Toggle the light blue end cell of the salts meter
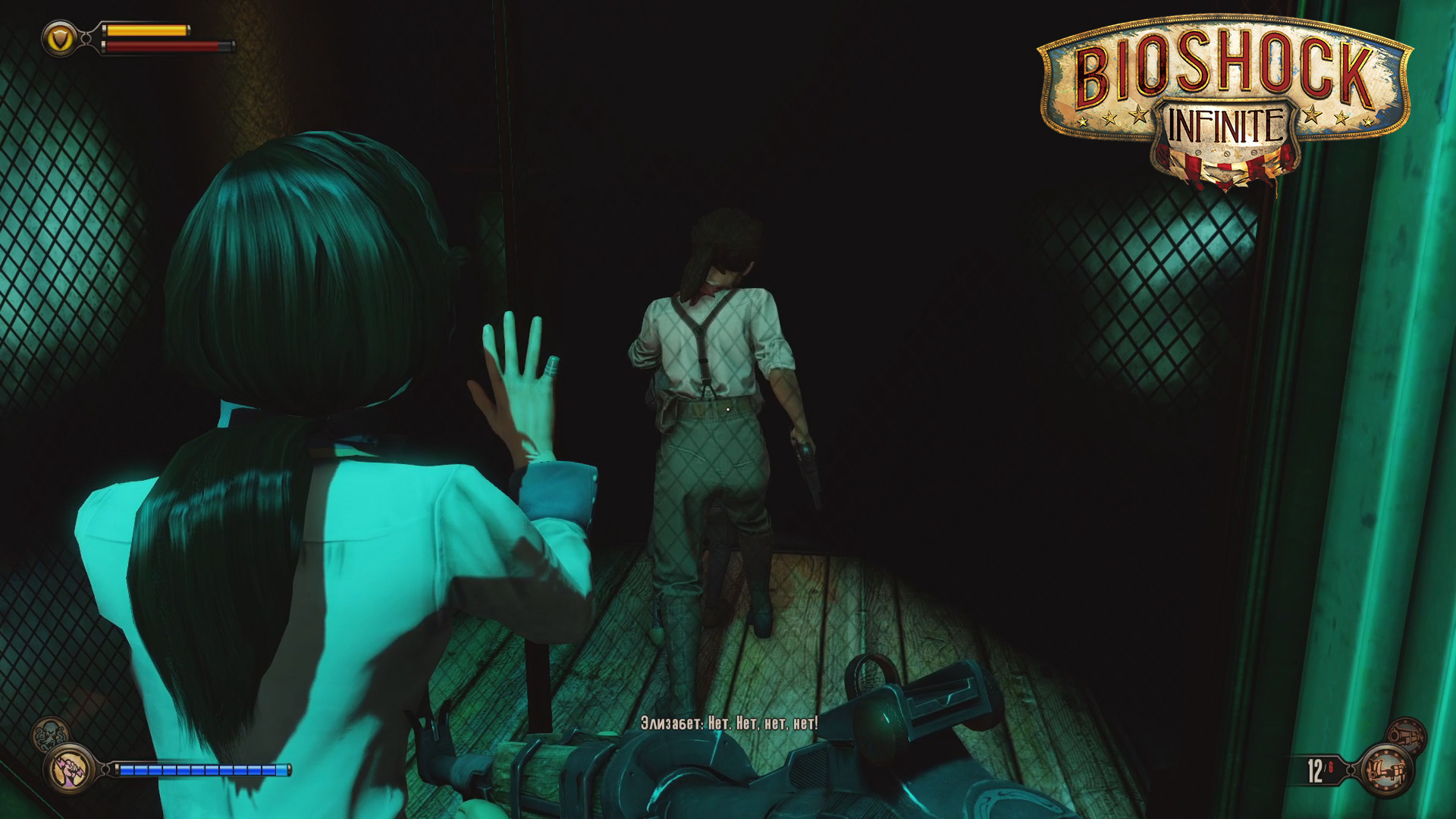 pyautogui.click(x=283, y=770)
